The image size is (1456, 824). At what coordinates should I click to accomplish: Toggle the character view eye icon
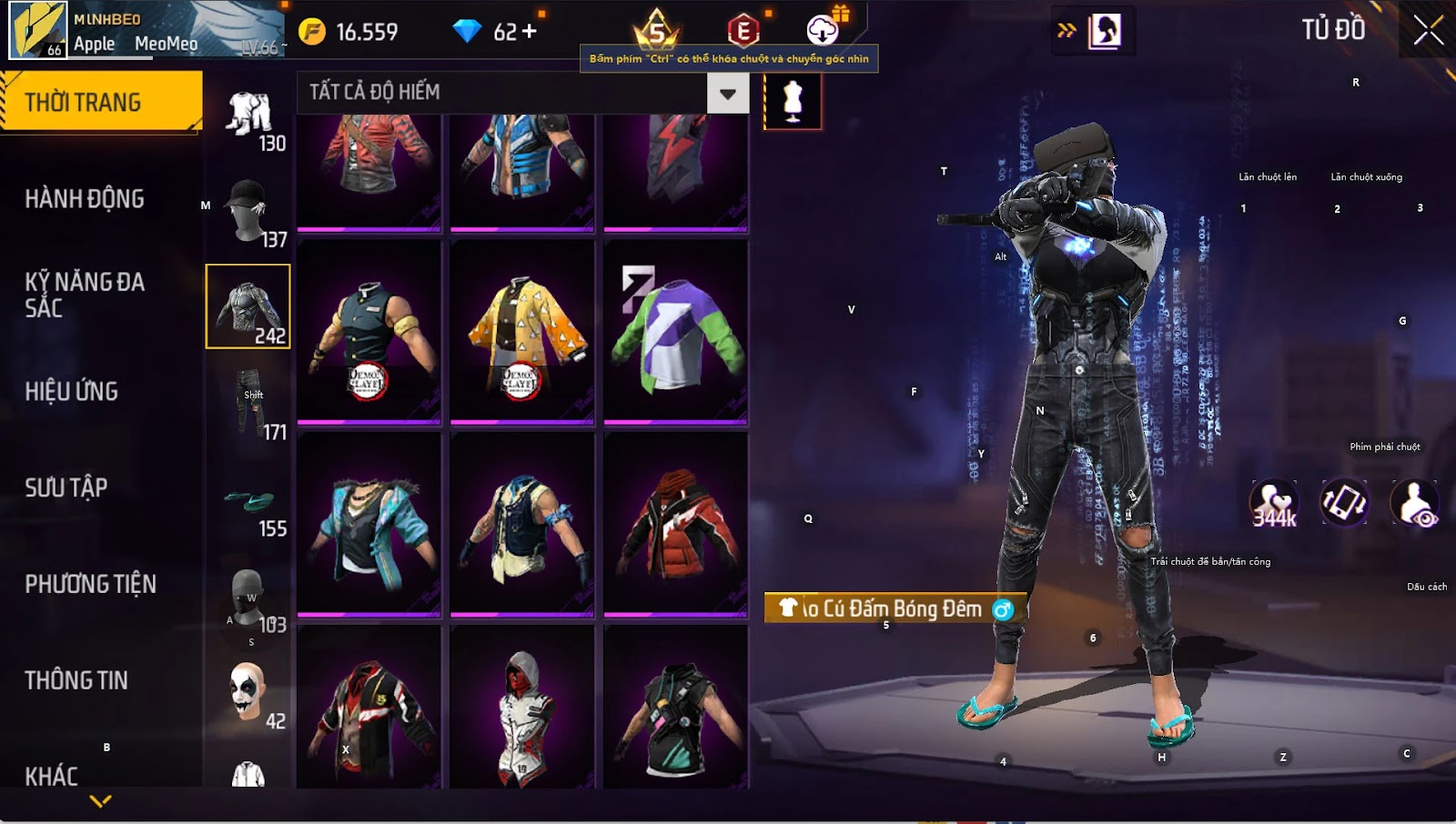coord(1415,503)
